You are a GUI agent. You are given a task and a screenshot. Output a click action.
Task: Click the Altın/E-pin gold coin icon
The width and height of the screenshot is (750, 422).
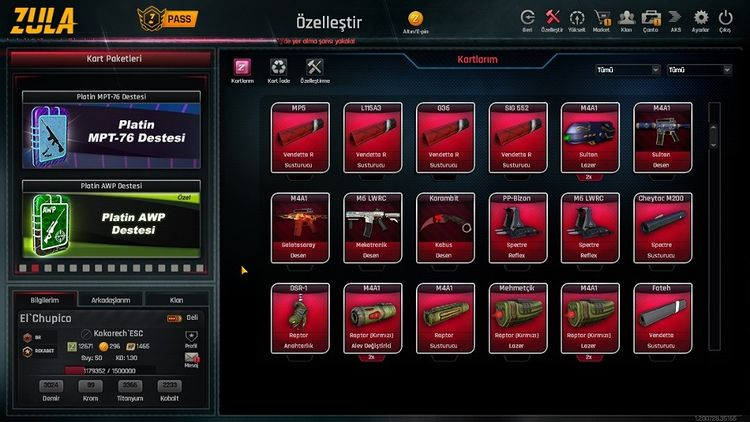(x=415, y=19)
